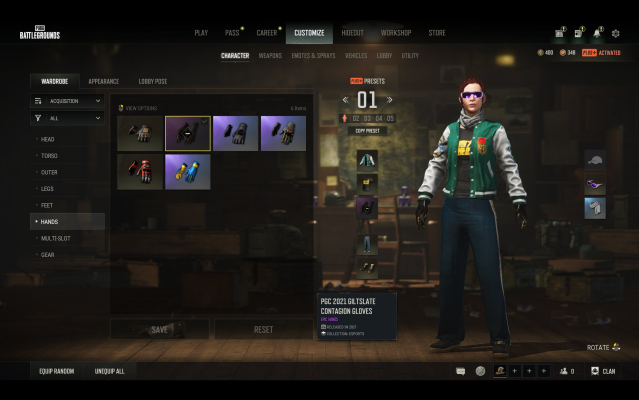Viewport: 639px width, 400px height.
Task: Select the Emotes & Sprays tab
Action: (x=314, y=56)
